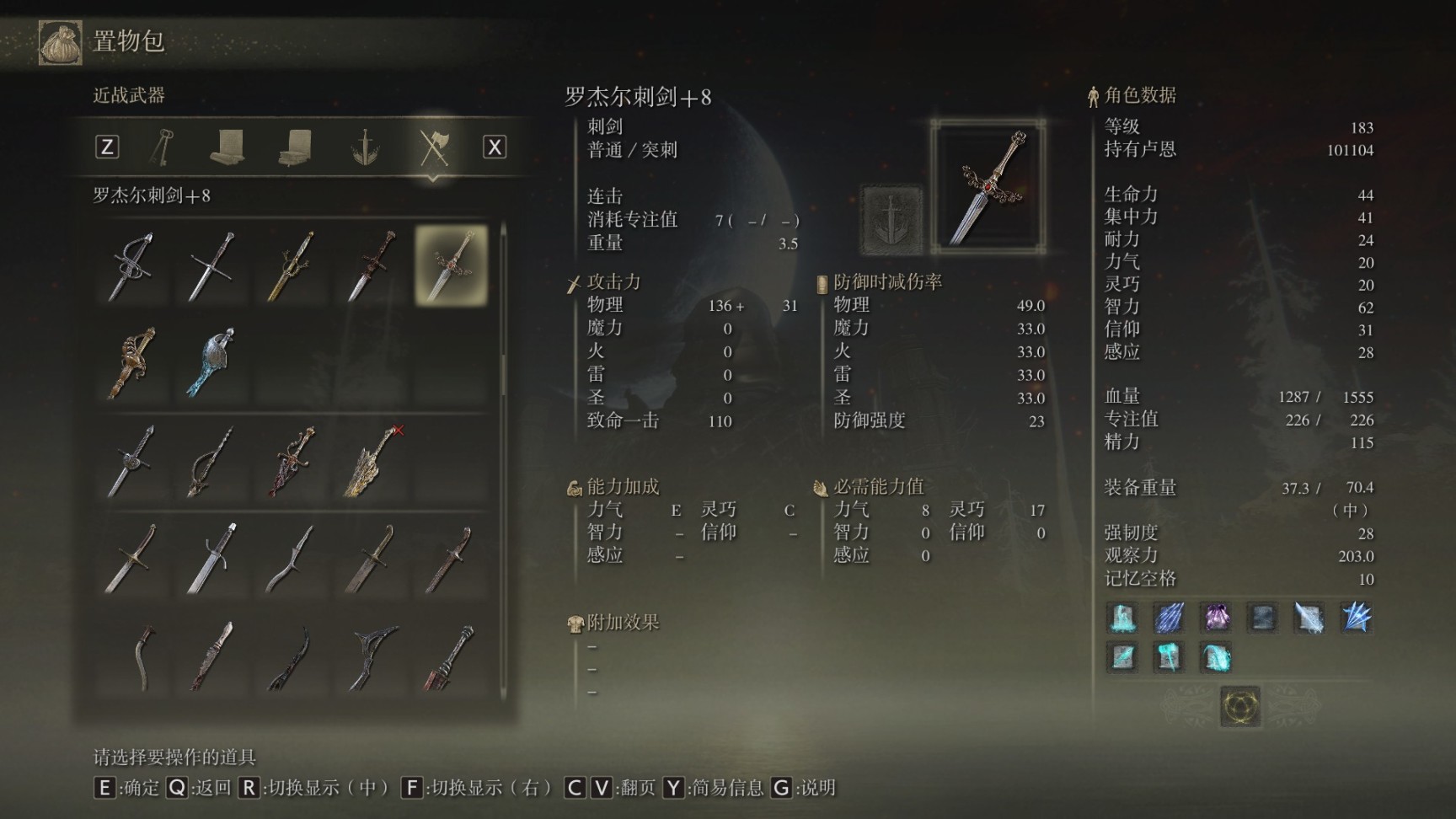Image resolution: width=1456 pixels, height=819 pixels.
Task: Click the inventory pouch icon in the header
Action: (x=60, y=41)
